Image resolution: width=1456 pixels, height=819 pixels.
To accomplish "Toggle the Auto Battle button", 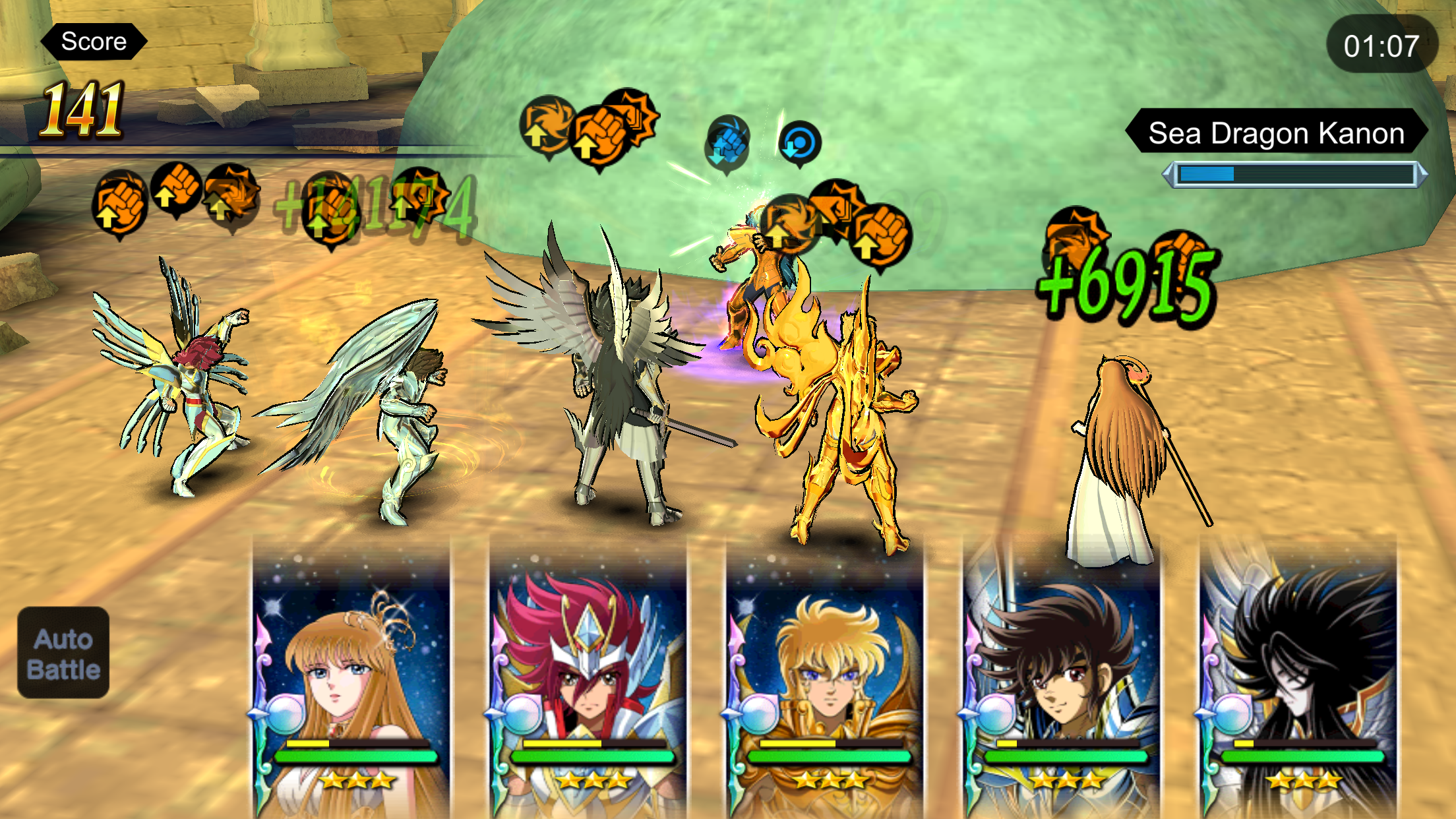I will coord(63,653).
